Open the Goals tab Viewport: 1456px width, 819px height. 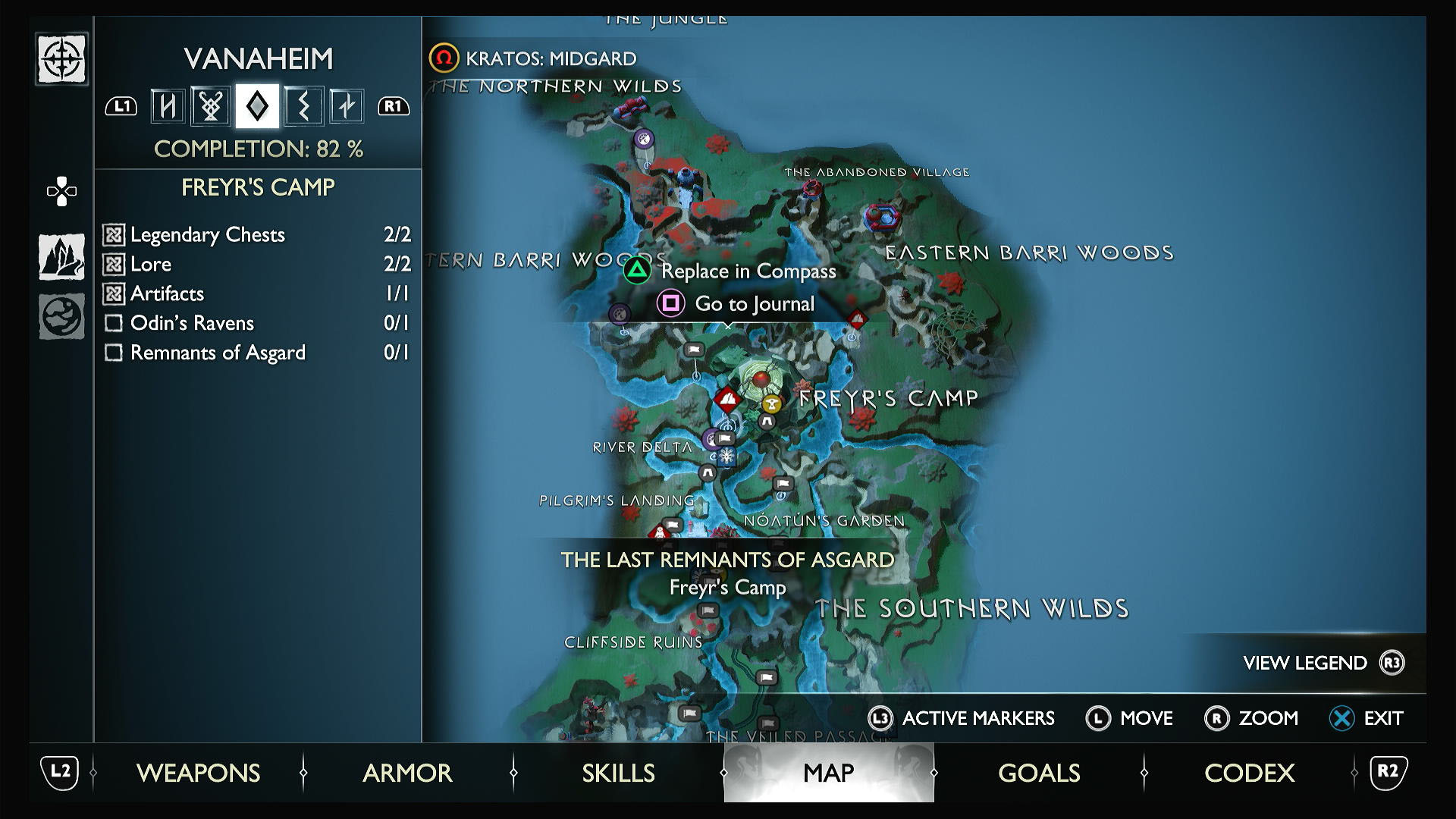point(1039,773)
